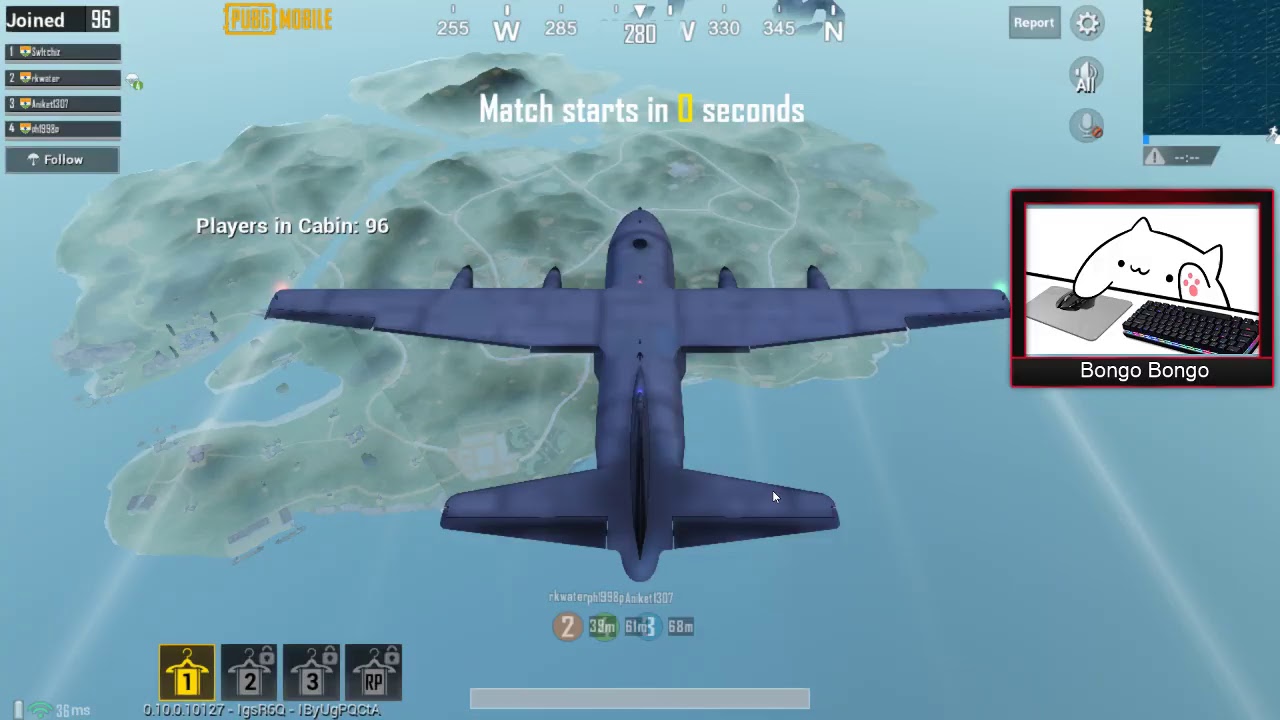Choose the fourth squad member row
The width and height of the screenshot is (1280, 720).
pyautogui.click(x=63, y=129)
